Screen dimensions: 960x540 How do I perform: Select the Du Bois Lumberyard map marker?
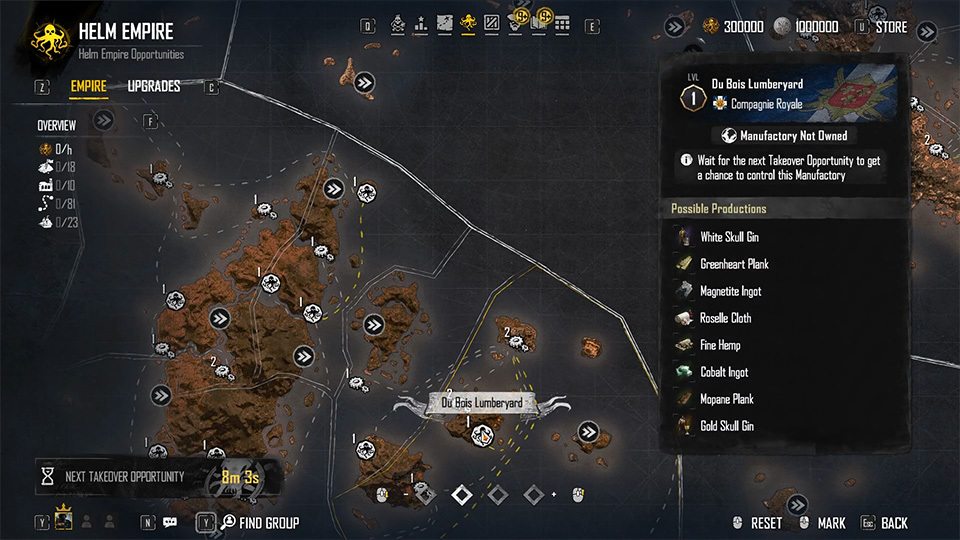coord(482,435)
